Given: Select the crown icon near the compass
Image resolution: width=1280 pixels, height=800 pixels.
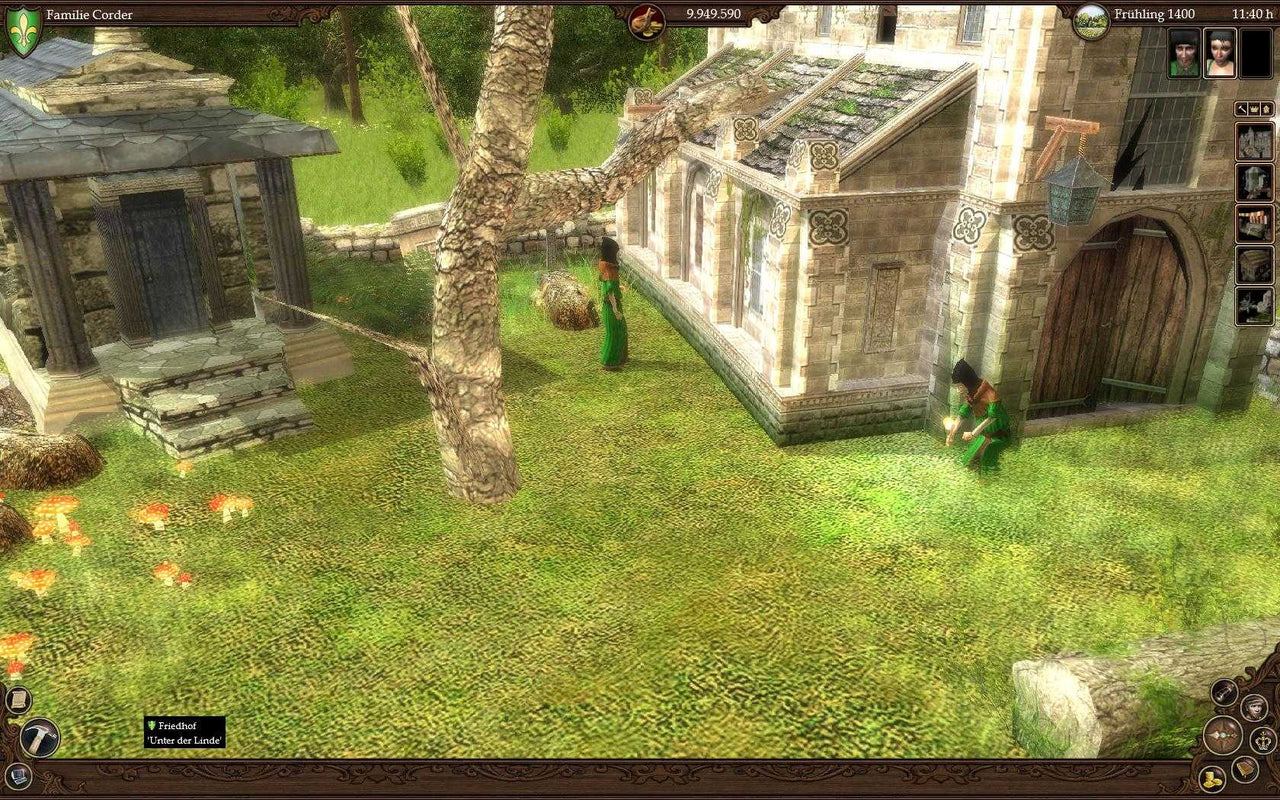Looking at the screenshot, I should click(1263, 740).
